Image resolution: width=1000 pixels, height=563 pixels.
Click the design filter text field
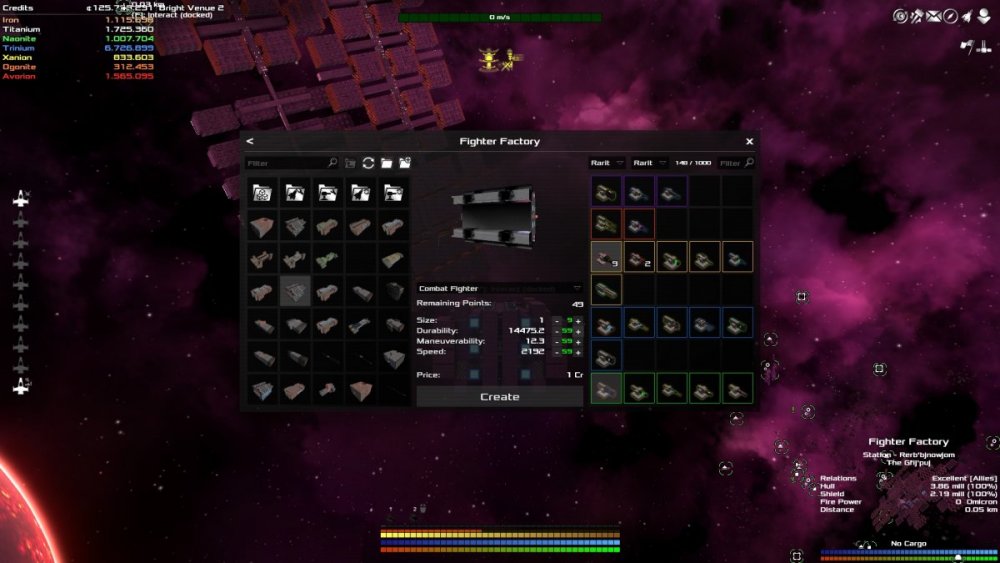coord(286,162)
